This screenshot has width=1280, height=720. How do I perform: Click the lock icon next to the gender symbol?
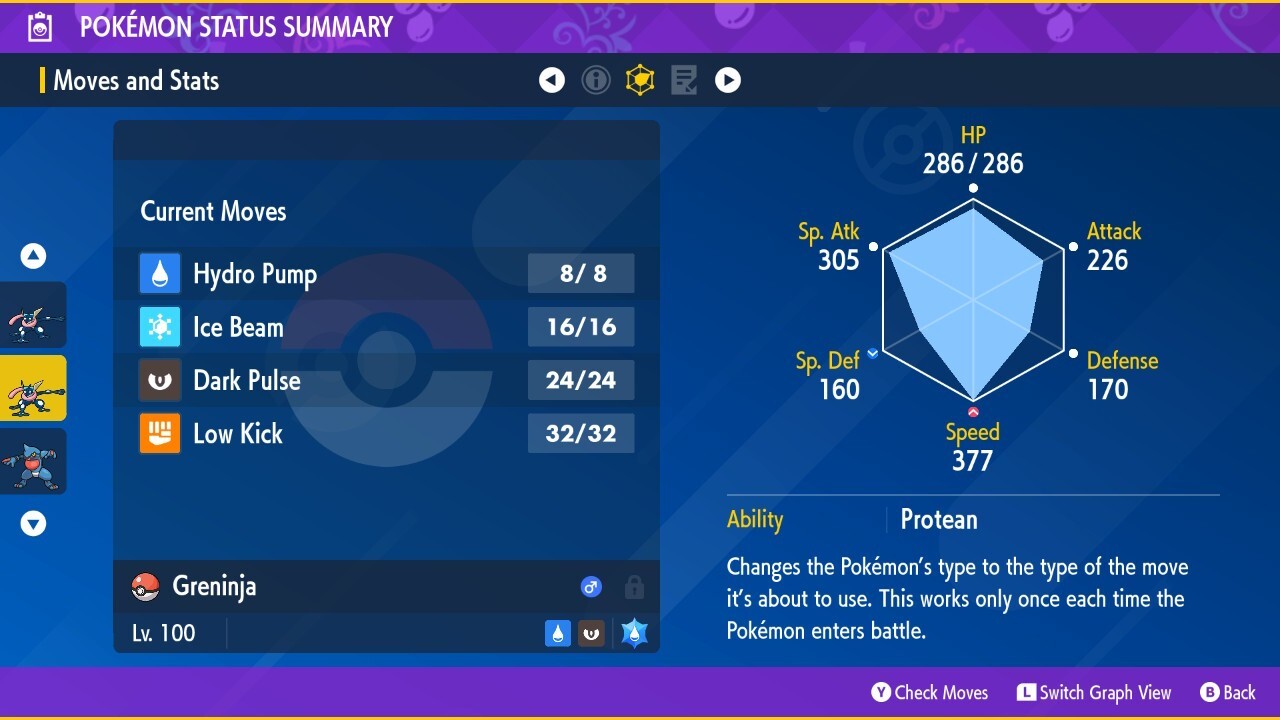[x=634, y=588]
